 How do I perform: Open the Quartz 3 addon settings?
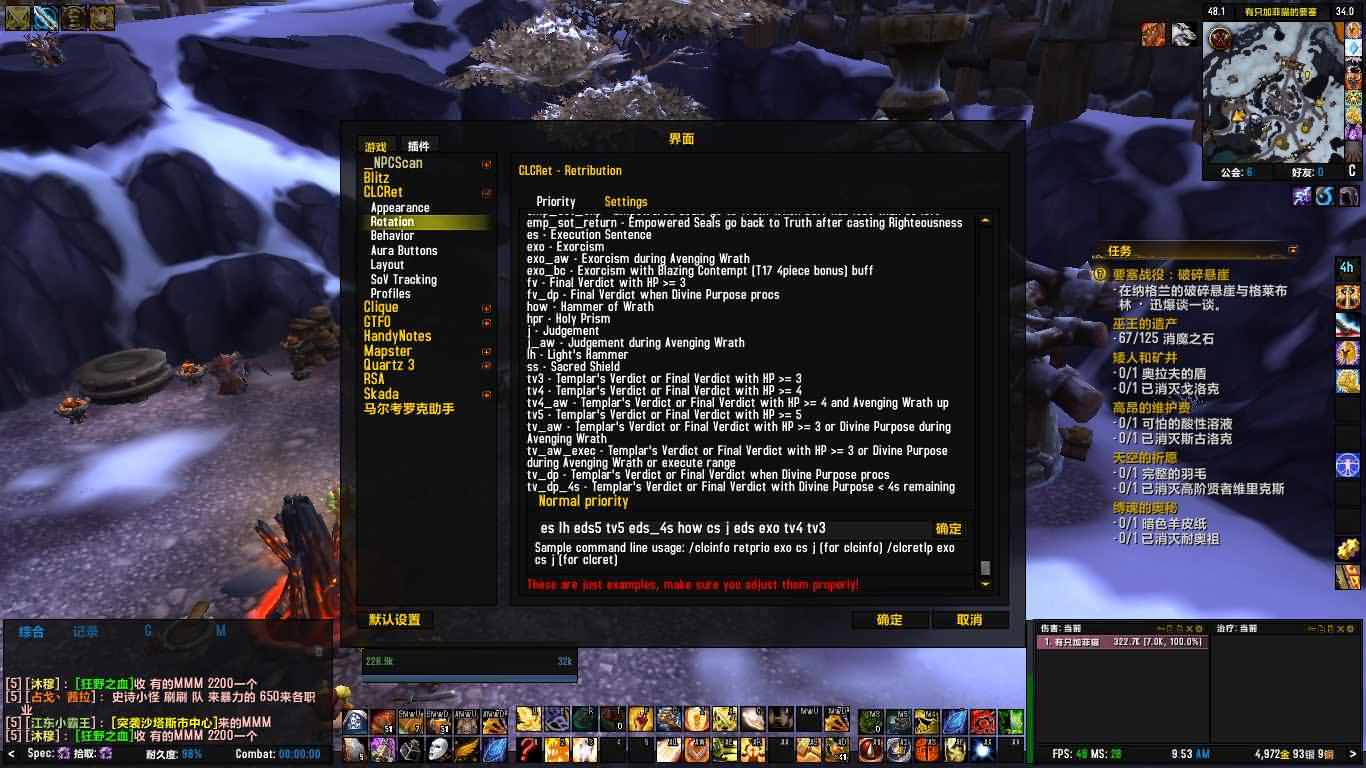click(389, 365)
